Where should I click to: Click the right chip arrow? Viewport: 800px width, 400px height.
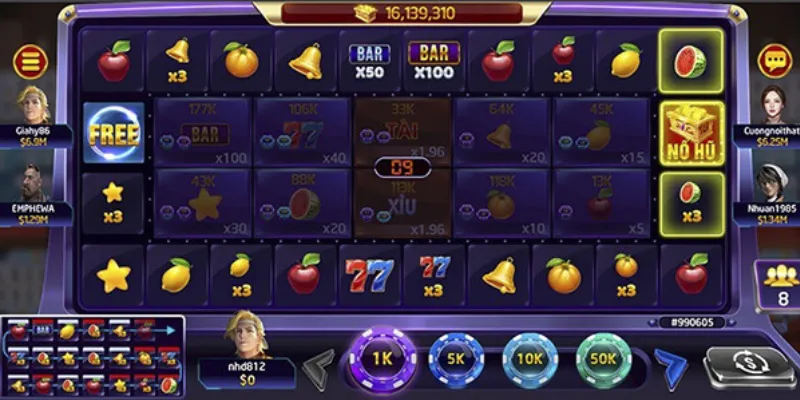pyautogui.click(x=668, y=365)
